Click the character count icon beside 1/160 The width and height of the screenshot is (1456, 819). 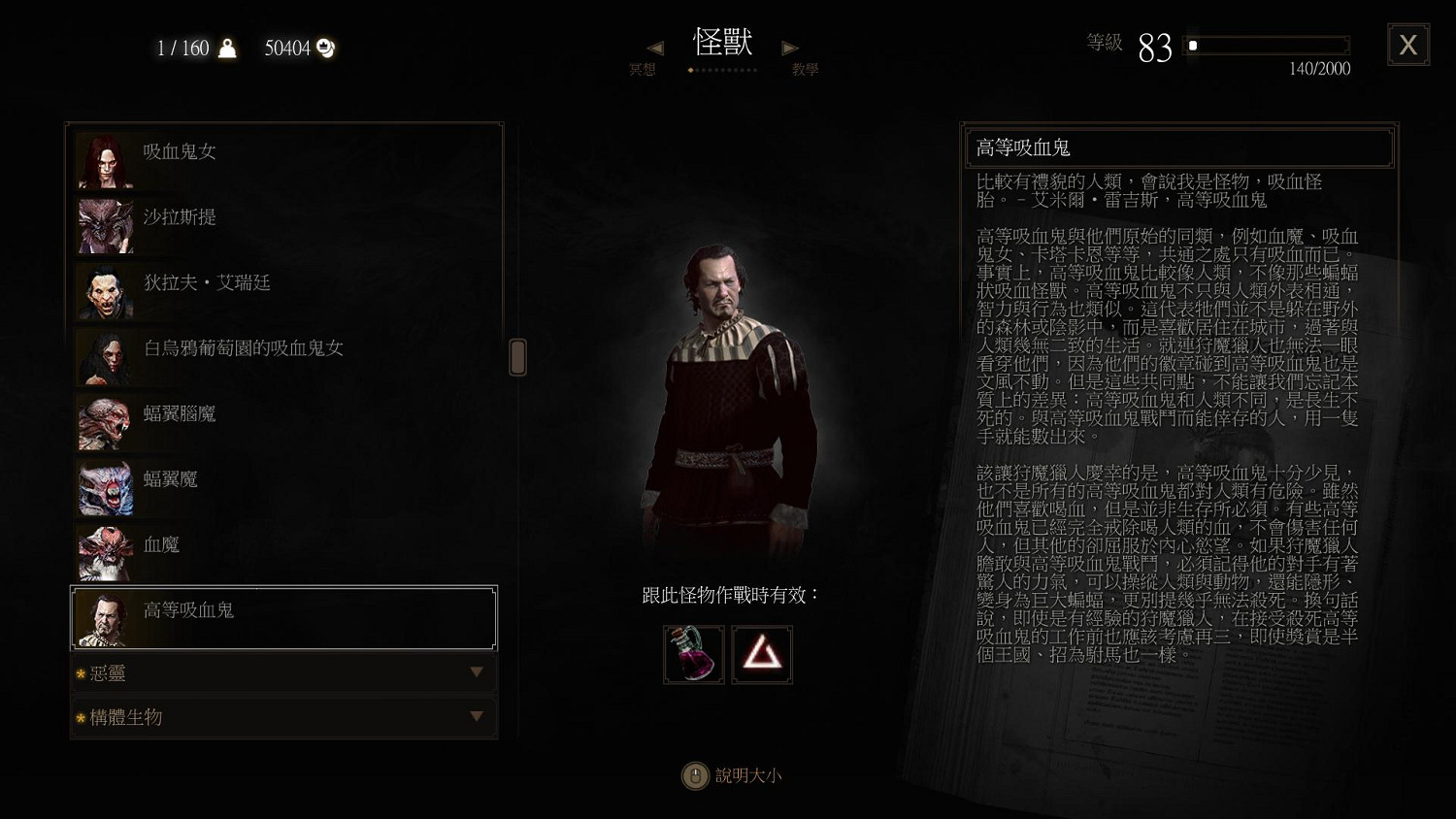coord(225,46)
